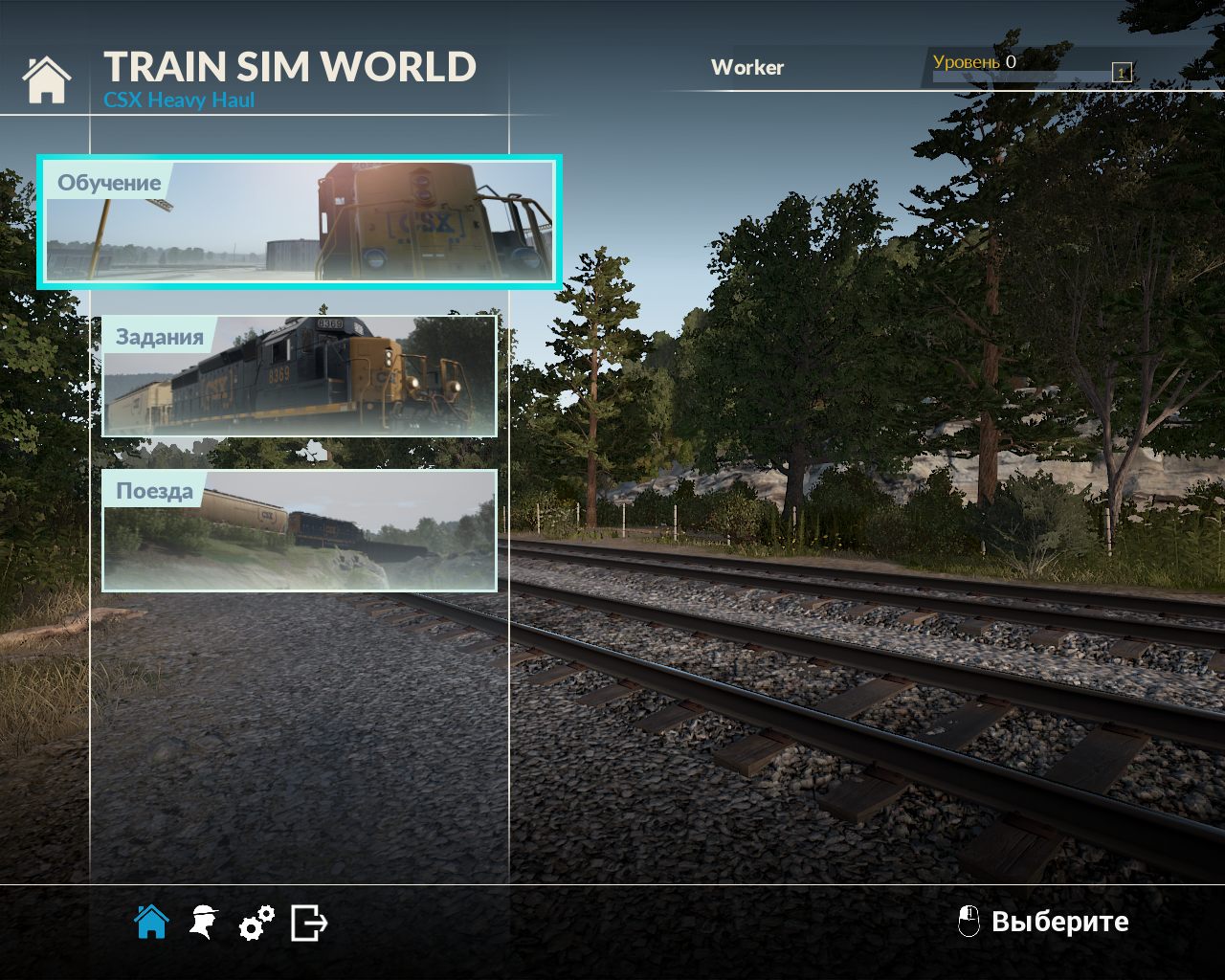
Task: Open game settings via gears icon
Action: [256, 922]
